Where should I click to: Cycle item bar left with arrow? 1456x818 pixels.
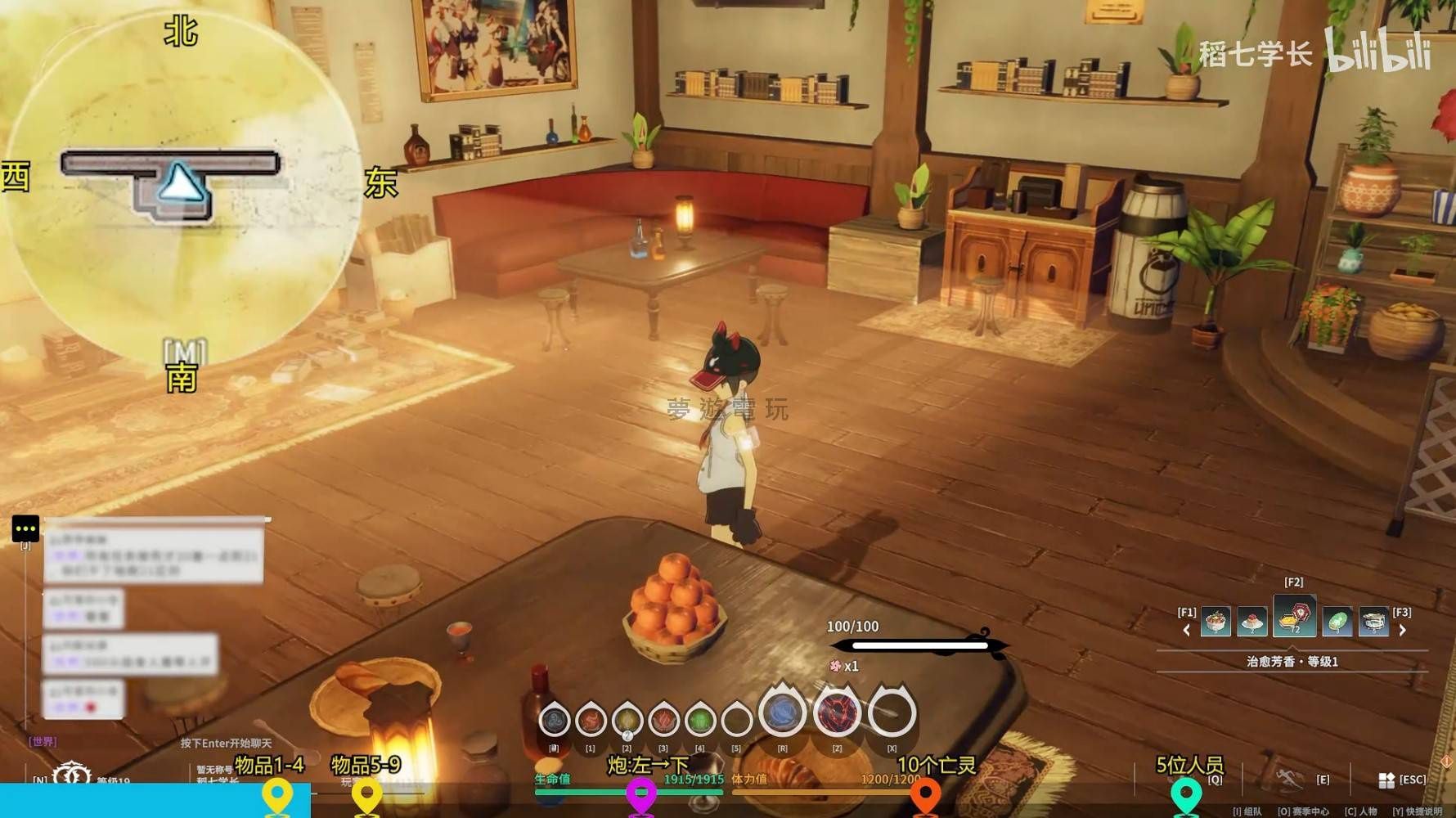pyautogui.click(x=1186, y=630)
